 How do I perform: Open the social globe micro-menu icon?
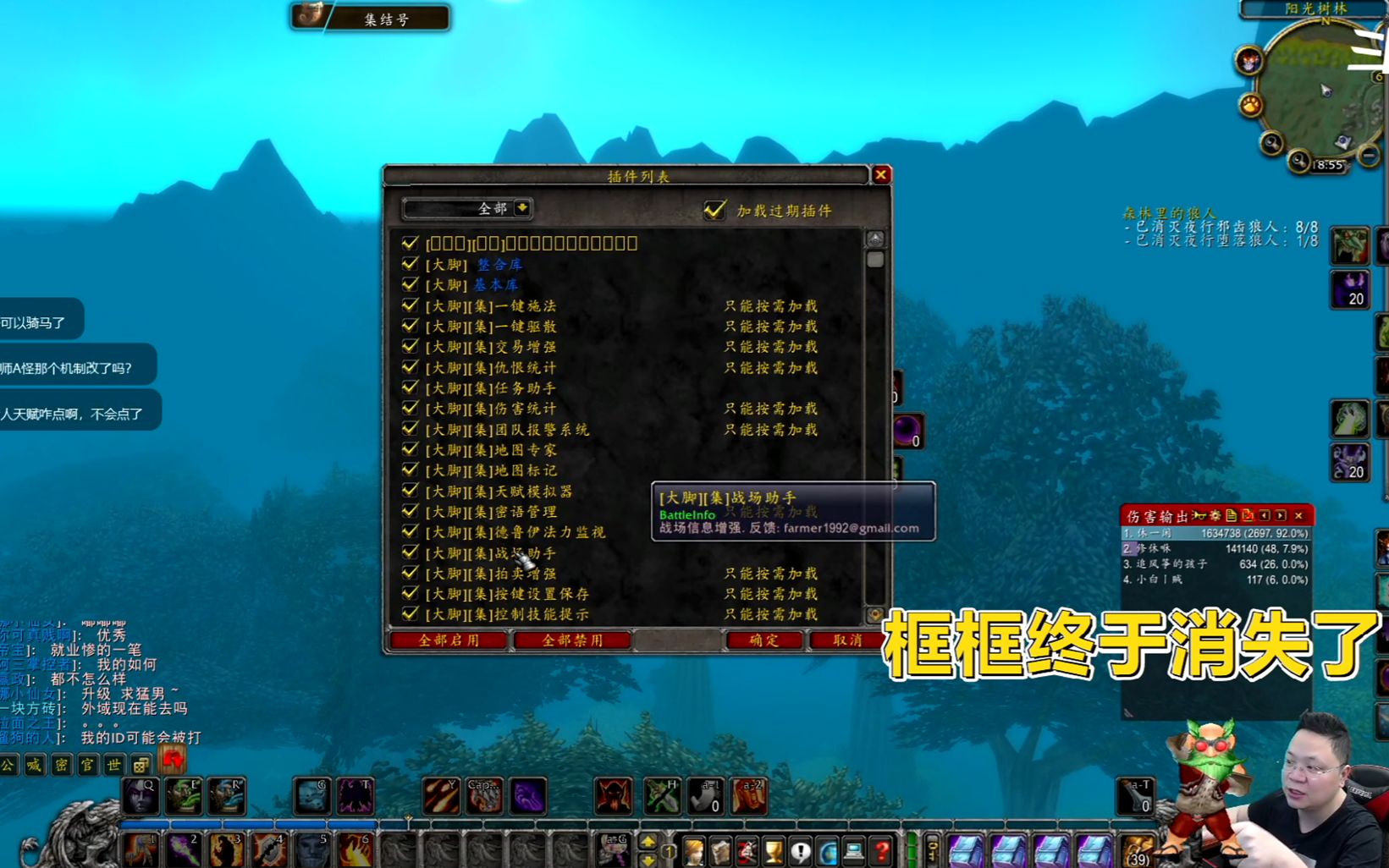(828, 851)
